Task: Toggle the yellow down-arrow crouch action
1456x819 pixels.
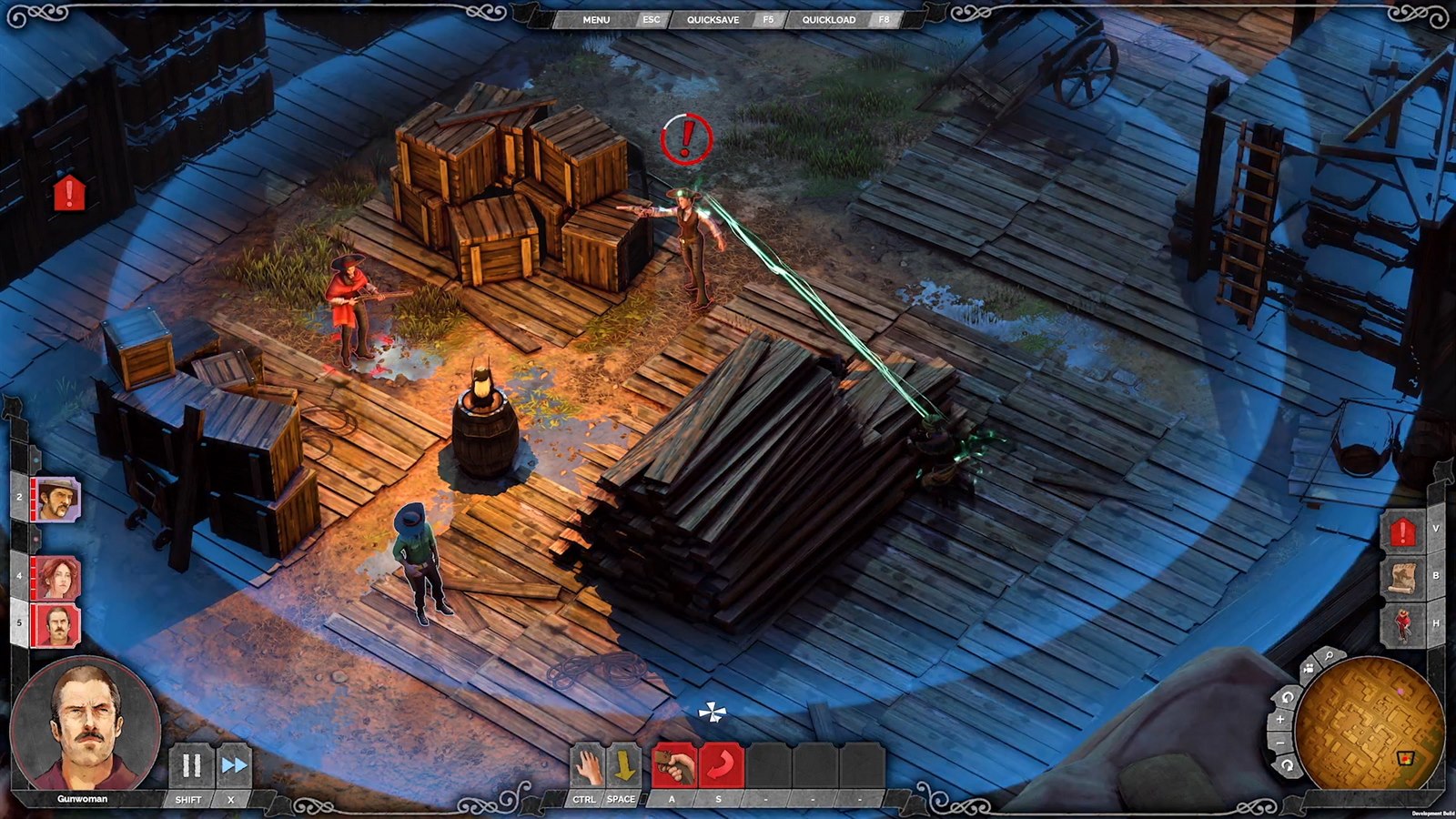Action: [623, 766]
